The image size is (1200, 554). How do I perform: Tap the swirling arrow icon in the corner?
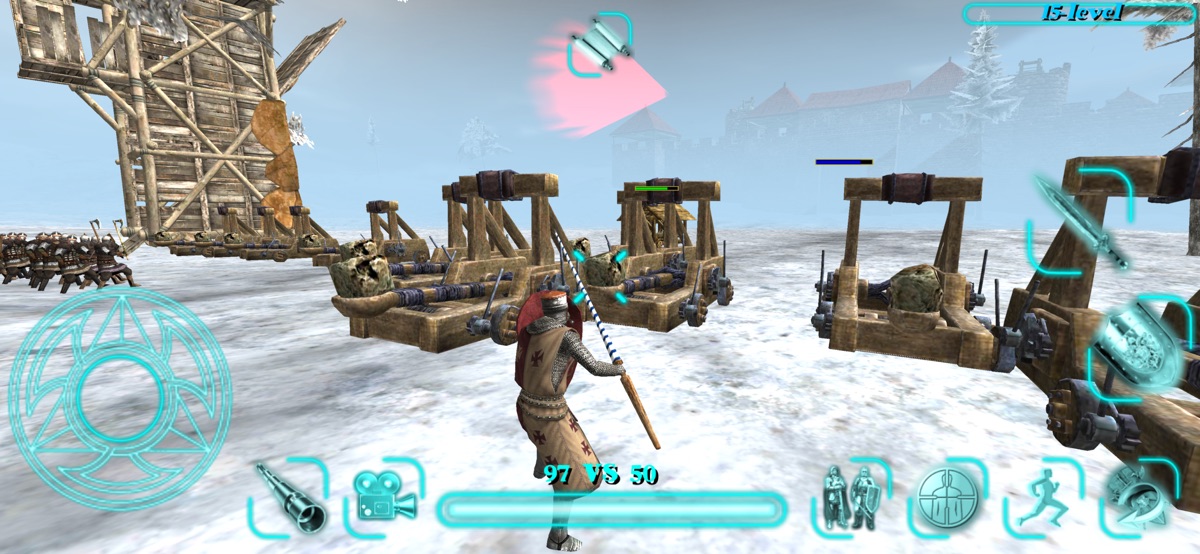[1136, 497]
